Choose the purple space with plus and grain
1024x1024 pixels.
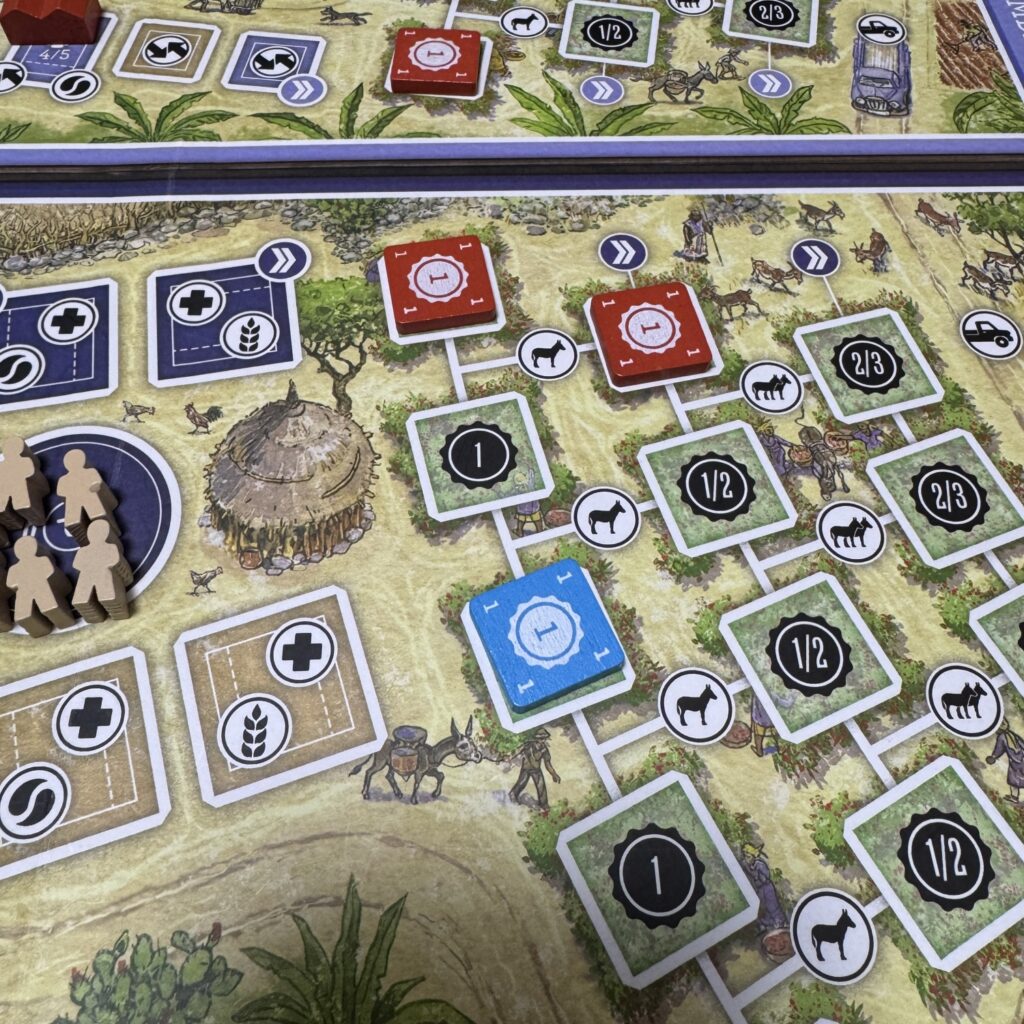click(x=224, y=322)
